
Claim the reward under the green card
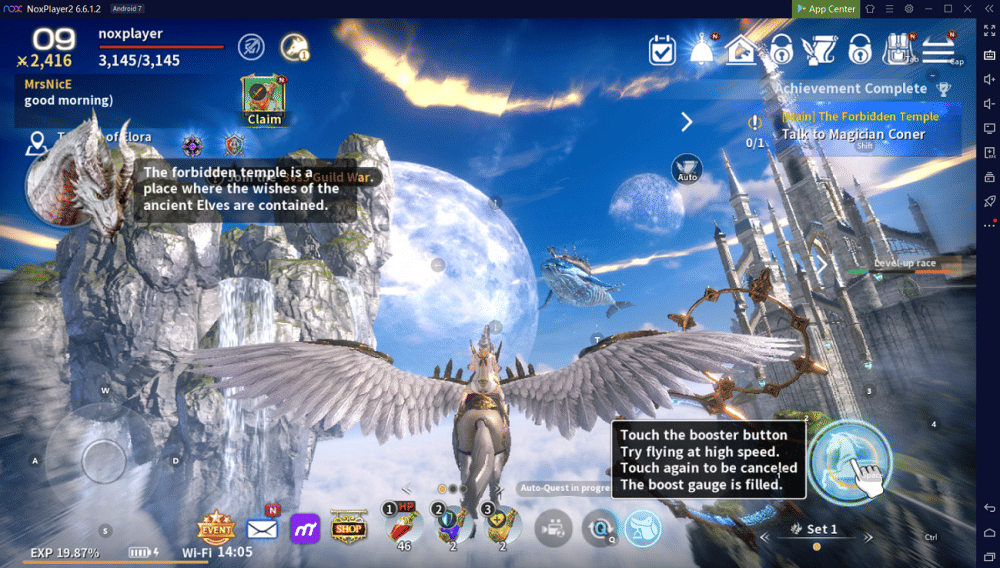point(264,118)
